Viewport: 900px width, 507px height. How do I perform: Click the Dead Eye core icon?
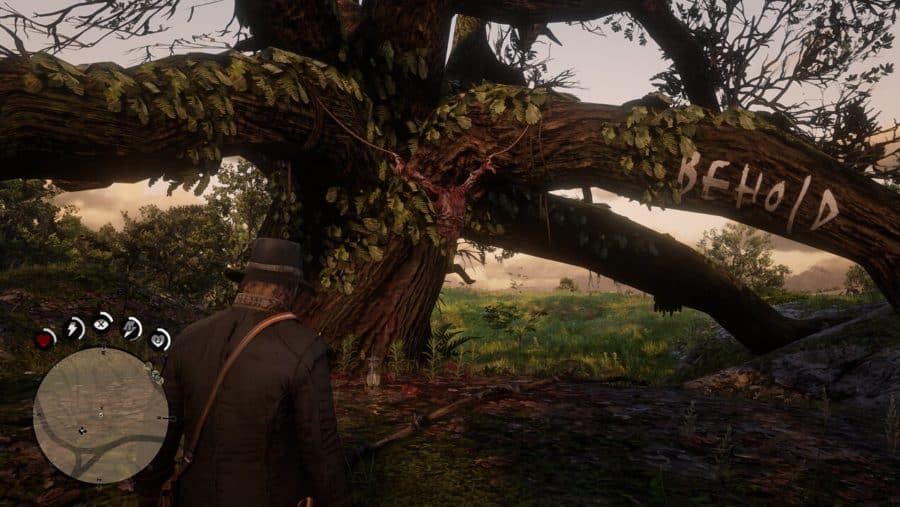[103, 323]
